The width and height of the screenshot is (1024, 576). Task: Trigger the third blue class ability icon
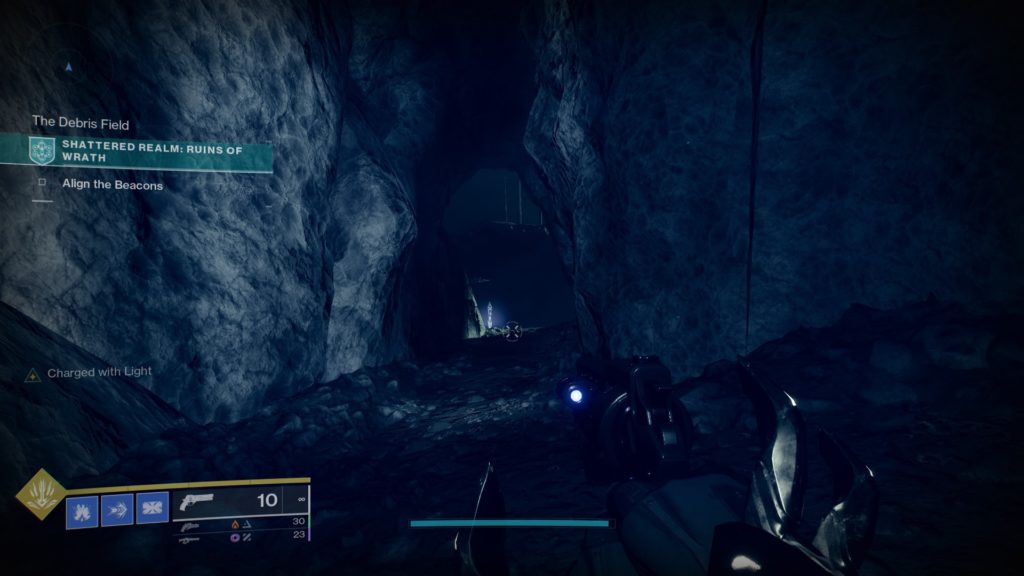pyautogui.click(x=152, y=510)
